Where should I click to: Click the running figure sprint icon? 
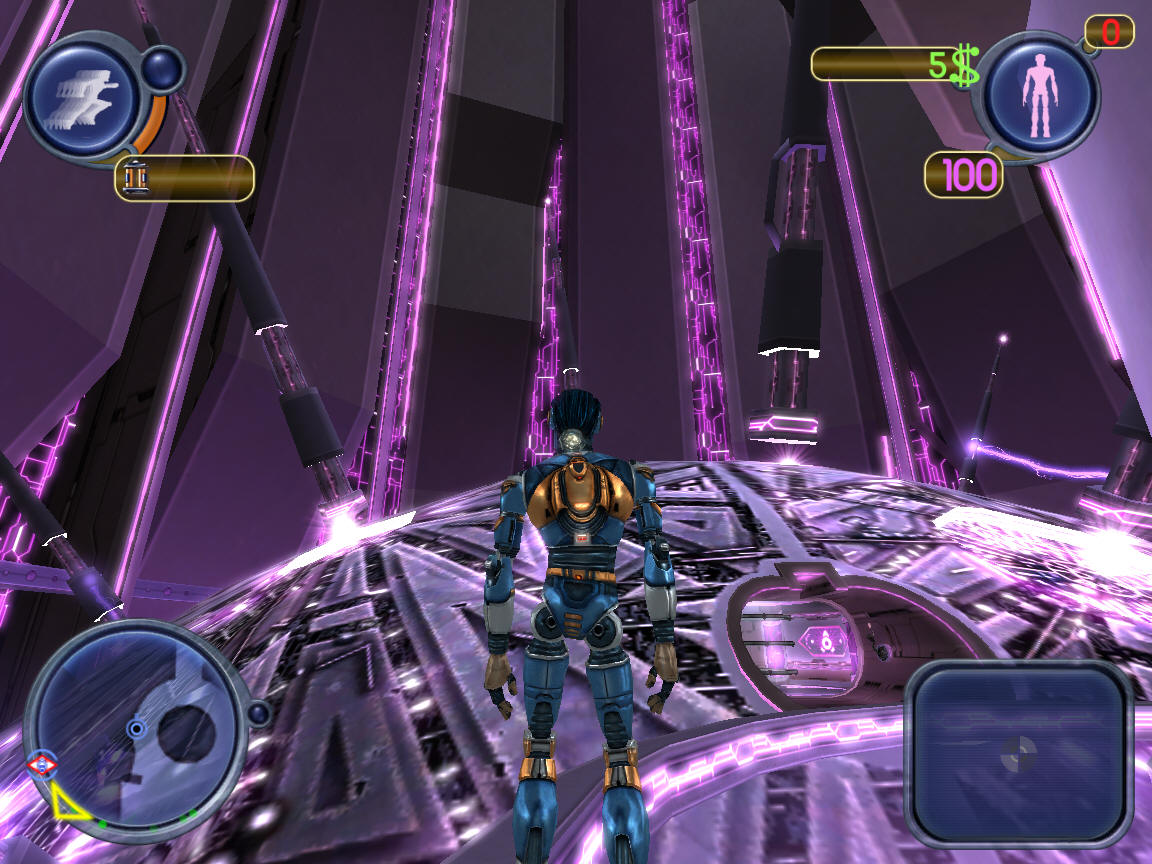click(x=82, y=97)
